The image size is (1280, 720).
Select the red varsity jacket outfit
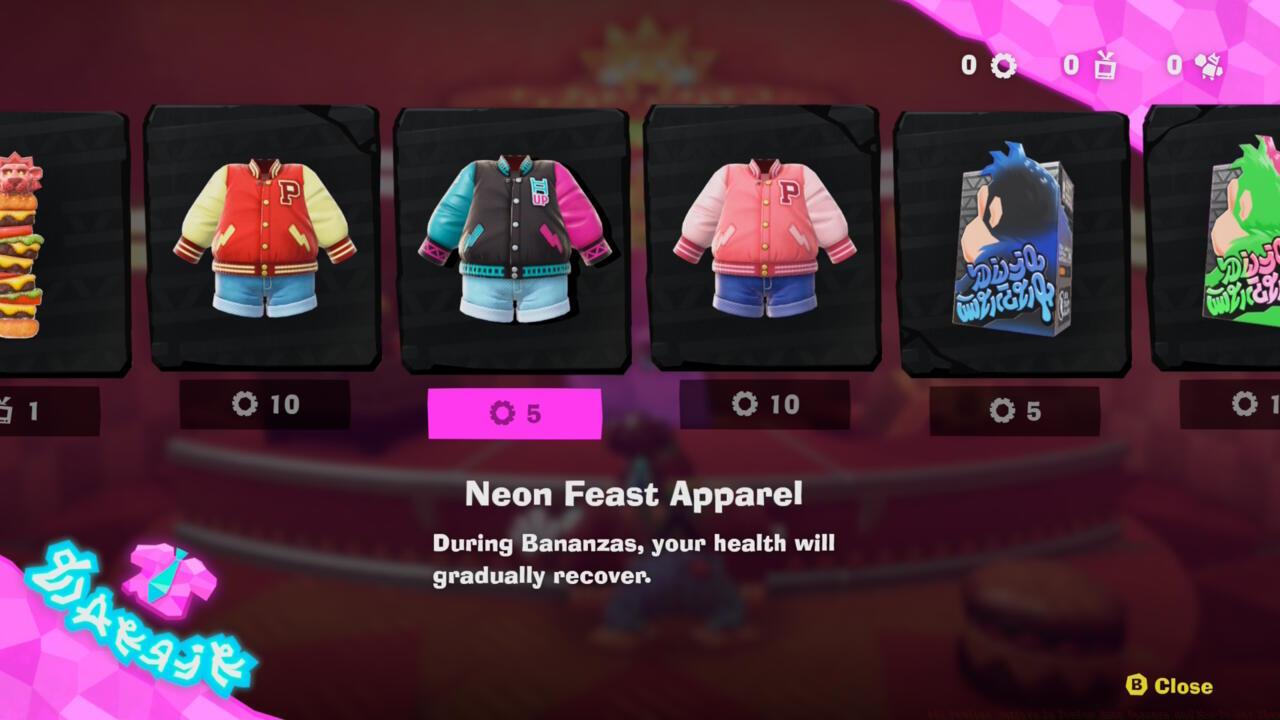(264, 240)
